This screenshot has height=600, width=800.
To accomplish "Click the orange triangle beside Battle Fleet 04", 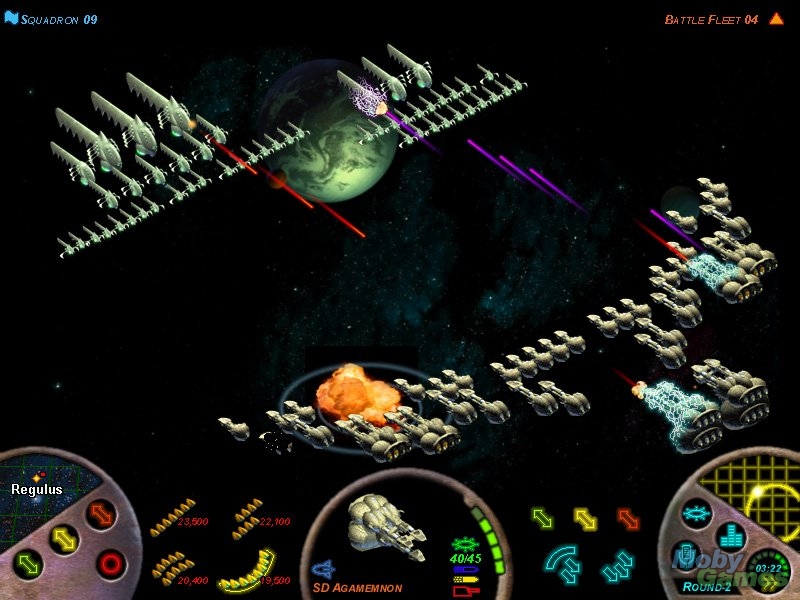I will coord(776,18).
